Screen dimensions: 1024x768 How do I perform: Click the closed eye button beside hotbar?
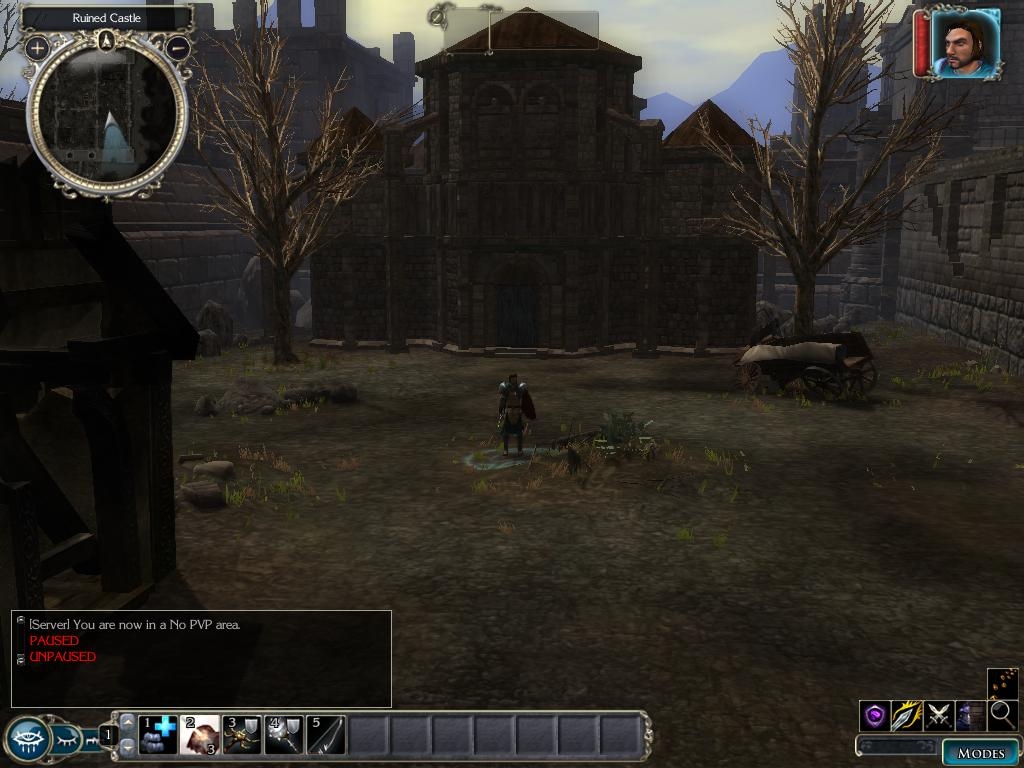(68, 740)
